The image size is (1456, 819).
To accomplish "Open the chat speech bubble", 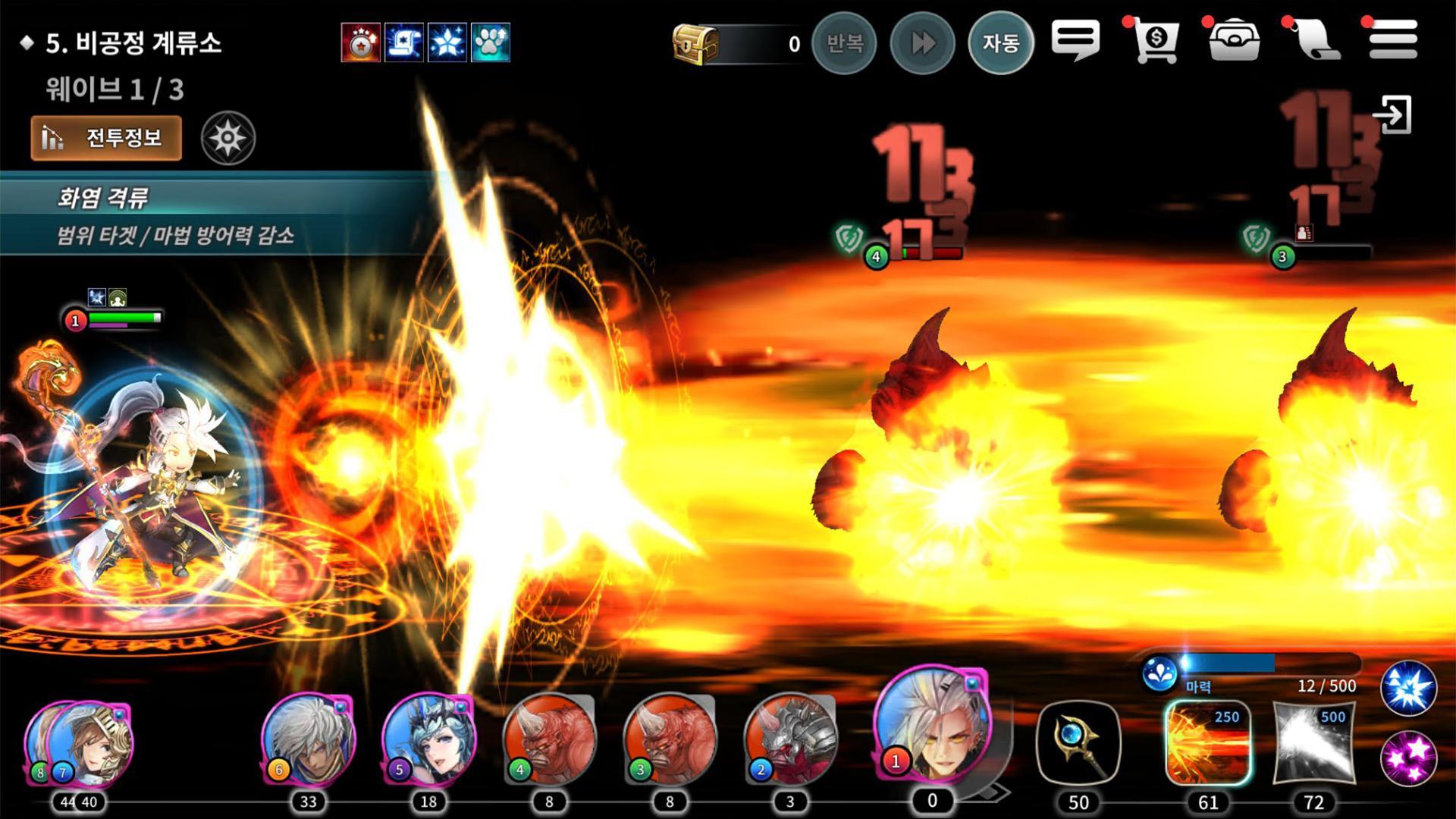I will click(1075, 39).
